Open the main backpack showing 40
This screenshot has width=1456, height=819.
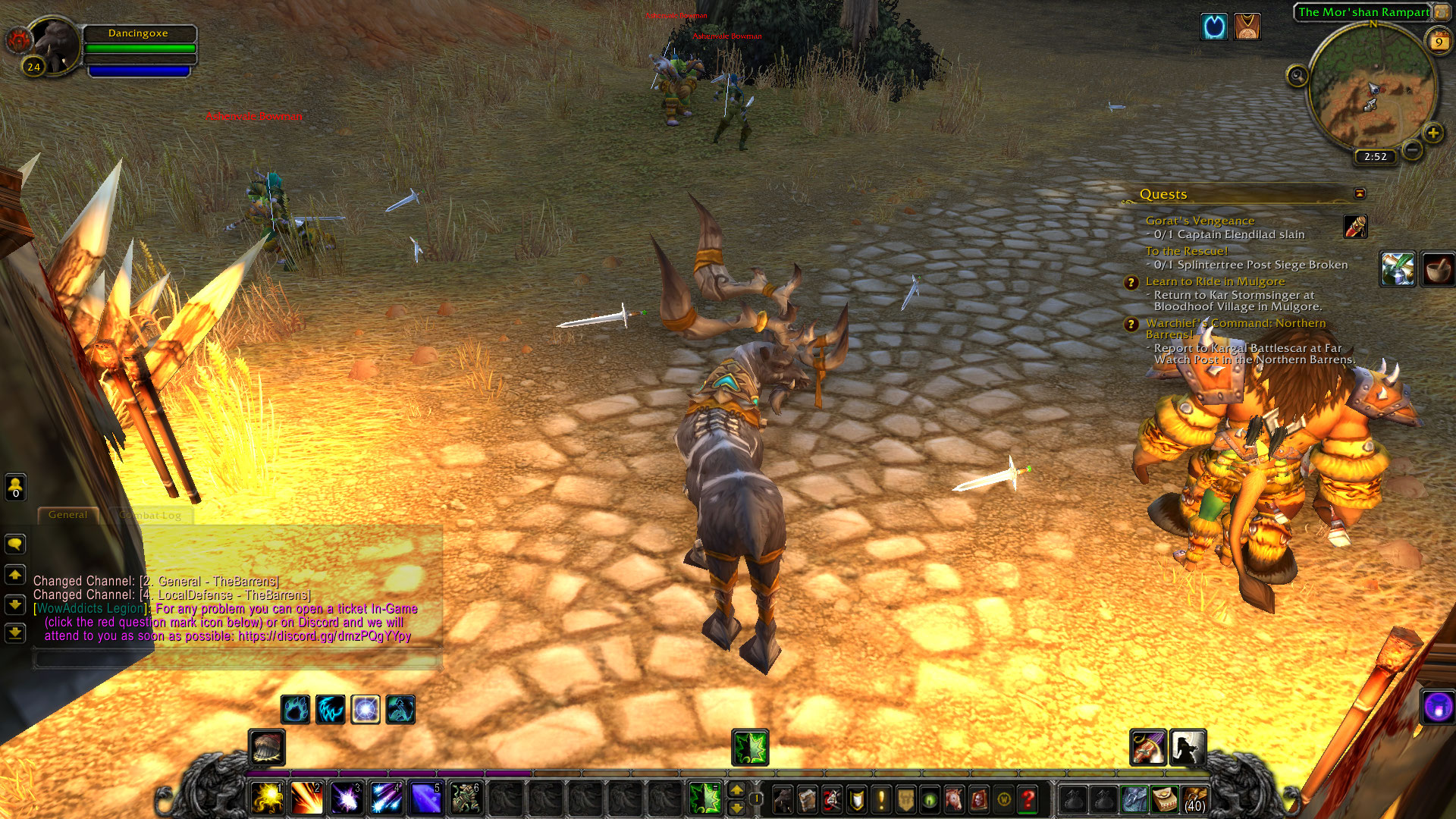(x=1194, y=799)
